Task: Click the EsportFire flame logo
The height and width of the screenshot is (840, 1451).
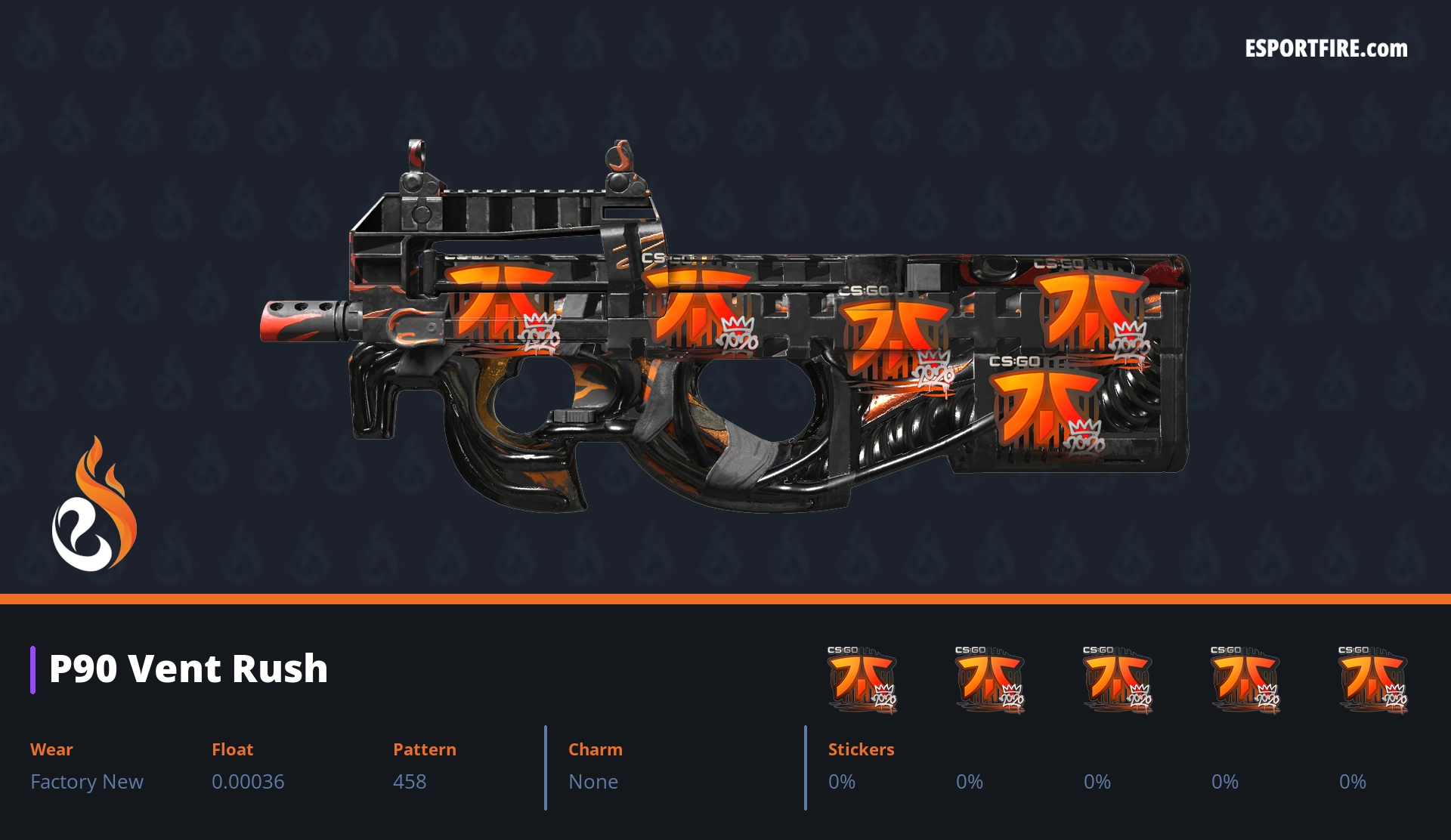Action: tap(94, 505)
